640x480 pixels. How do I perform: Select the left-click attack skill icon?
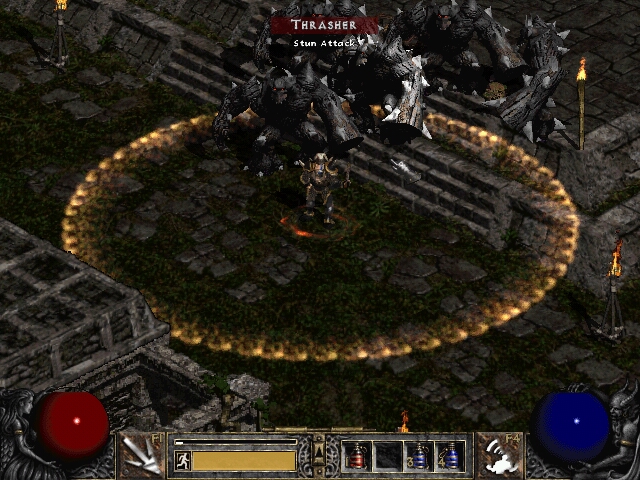tap(143, 455)
